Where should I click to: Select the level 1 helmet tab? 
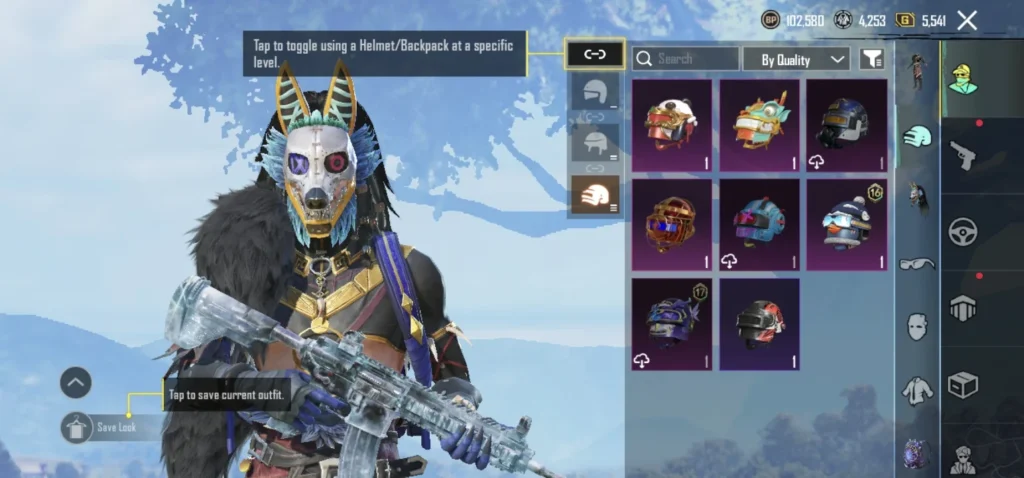tap(595, 94)
